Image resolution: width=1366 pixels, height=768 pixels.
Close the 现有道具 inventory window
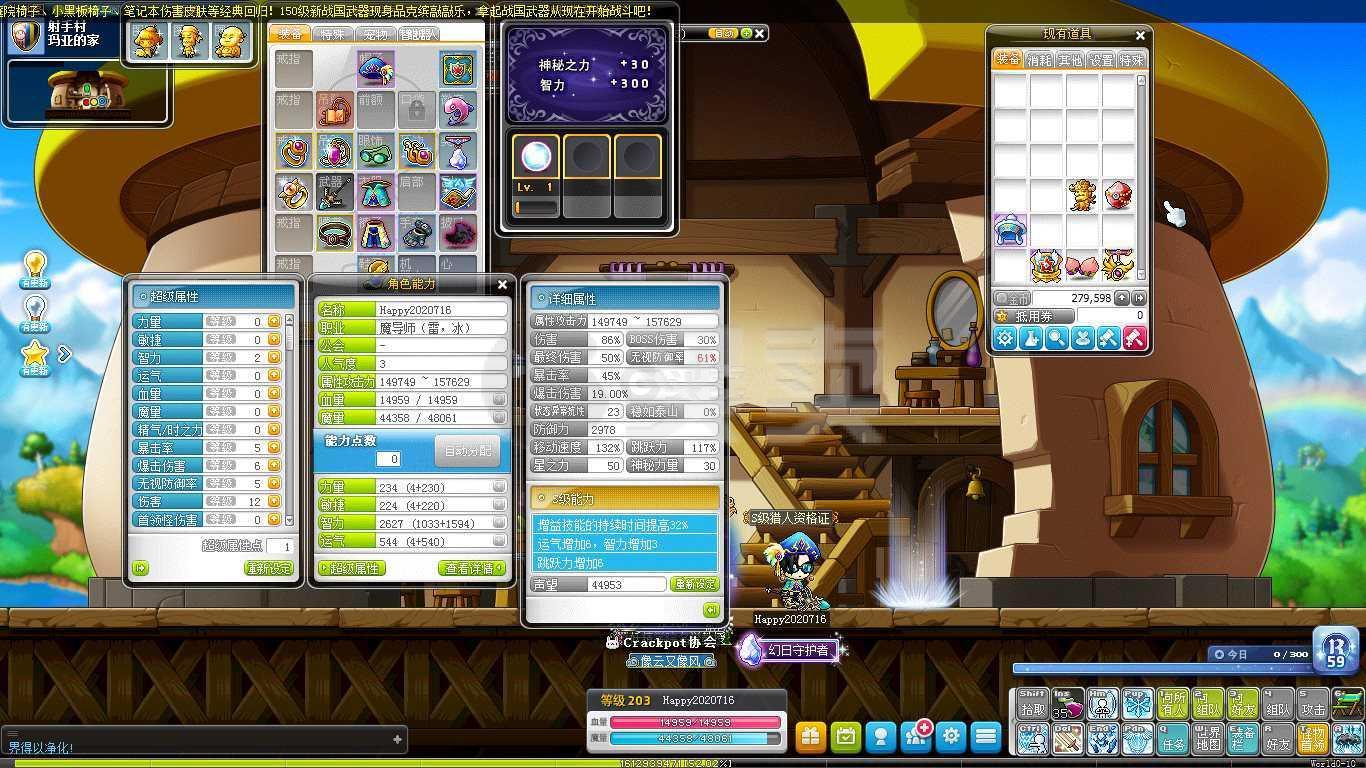[x=1140, y=35]
